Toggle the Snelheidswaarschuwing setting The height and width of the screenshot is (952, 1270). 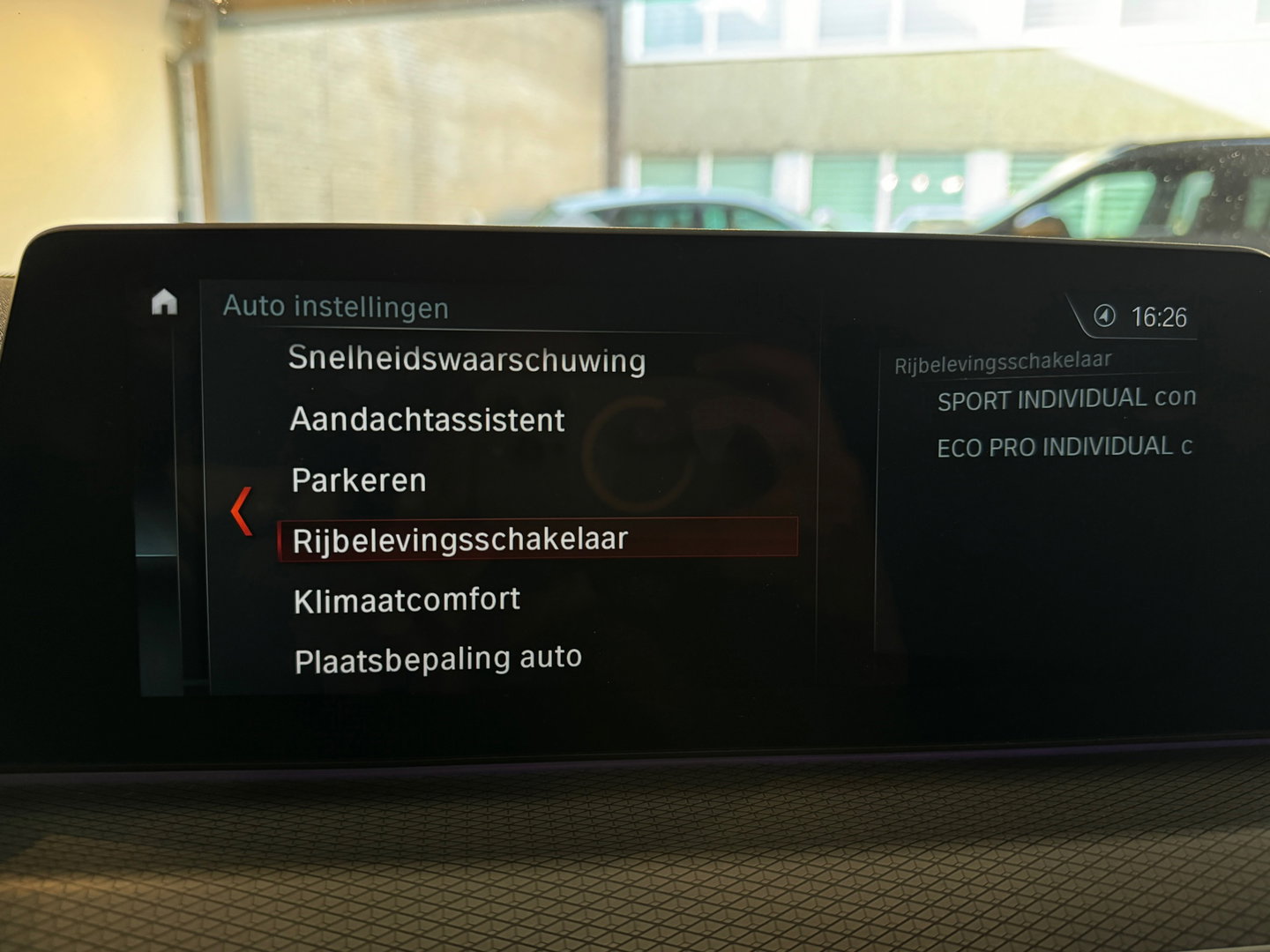point(468,360)
